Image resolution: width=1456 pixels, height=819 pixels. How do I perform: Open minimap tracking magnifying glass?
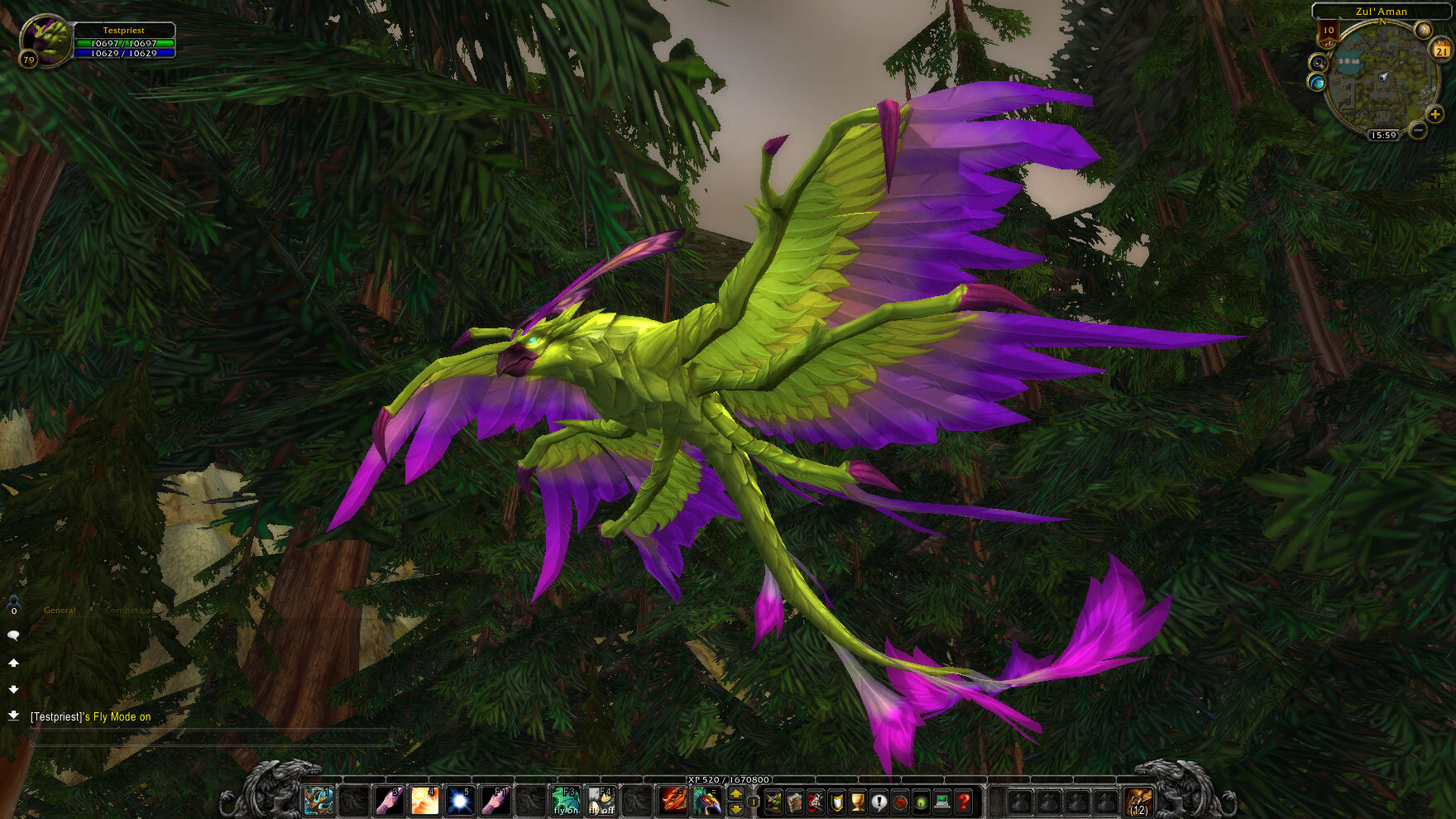(x=1319, y=63)
